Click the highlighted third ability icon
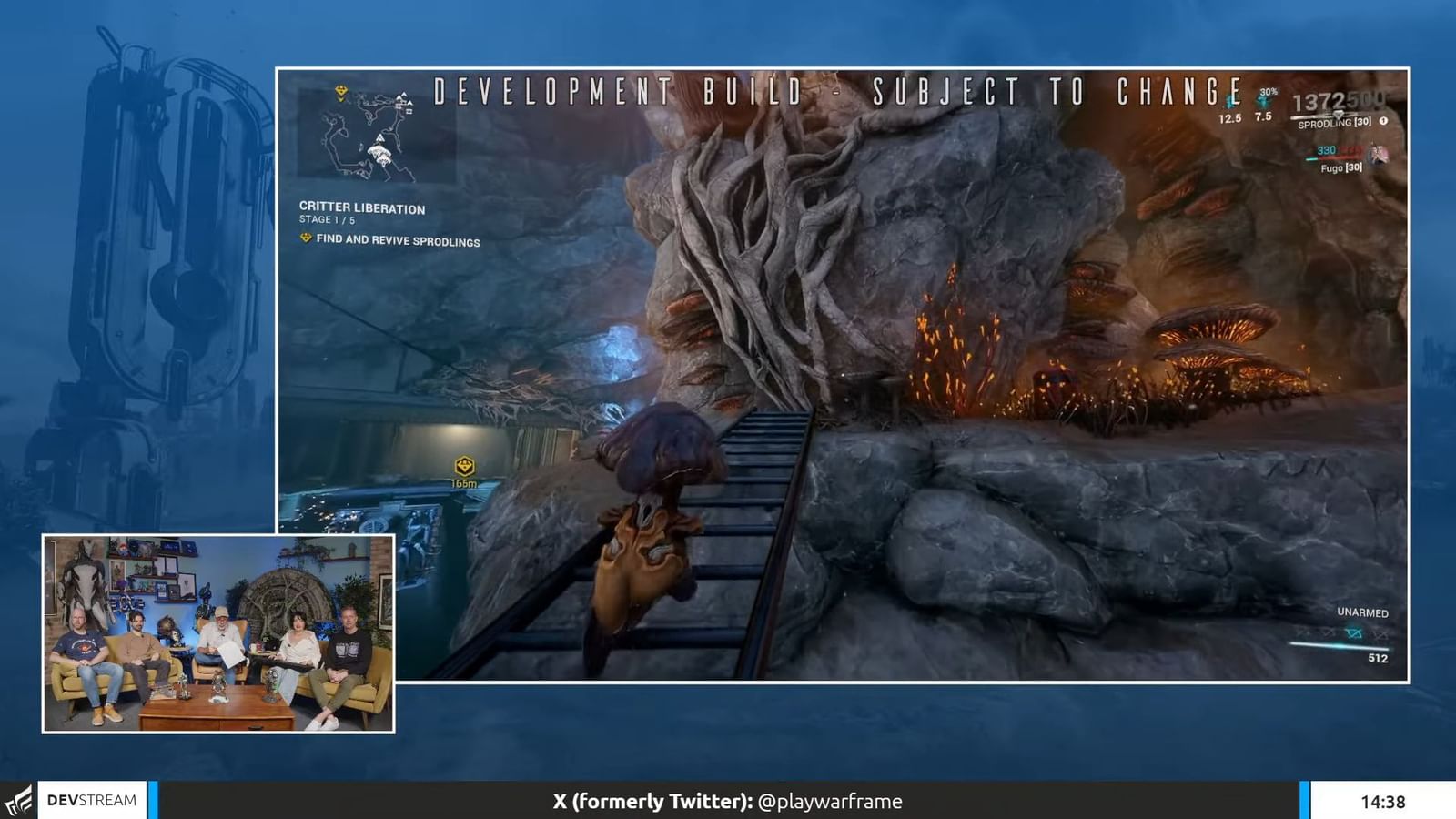1456x819 pixels. click(x=1353, y=632)
